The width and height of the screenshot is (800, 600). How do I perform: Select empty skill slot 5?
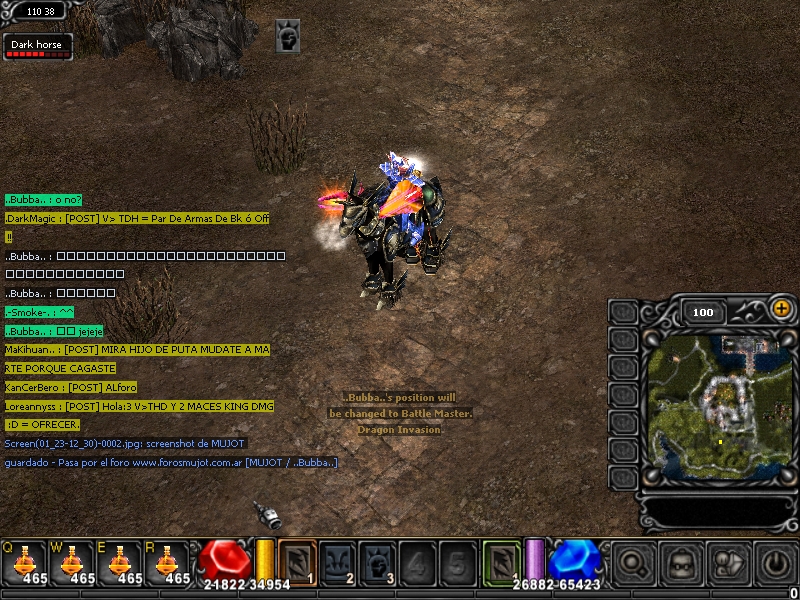tap(457, 561)
